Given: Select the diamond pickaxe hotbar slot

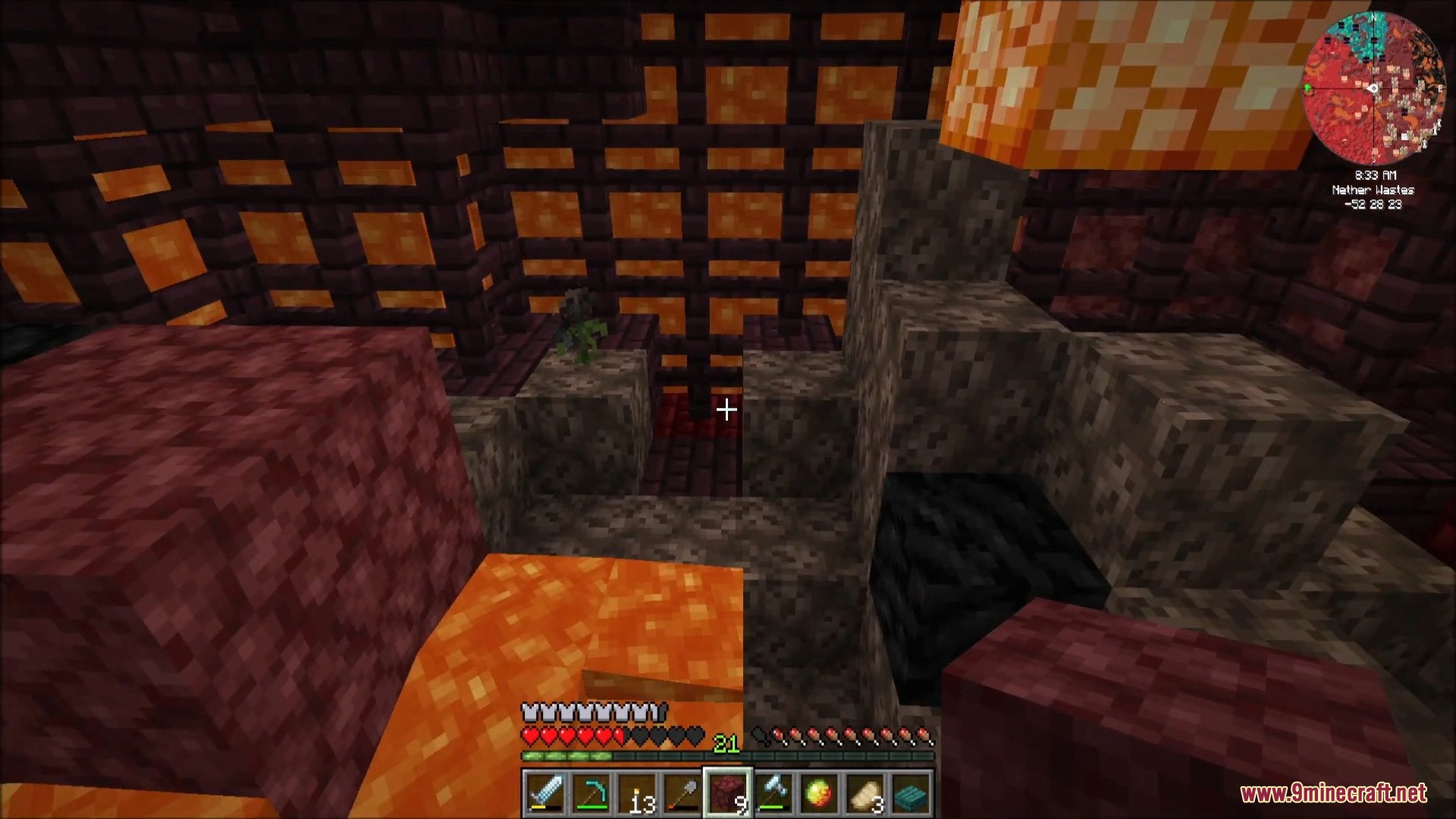Looking at the screenshot, I should (x=590, y=793).
